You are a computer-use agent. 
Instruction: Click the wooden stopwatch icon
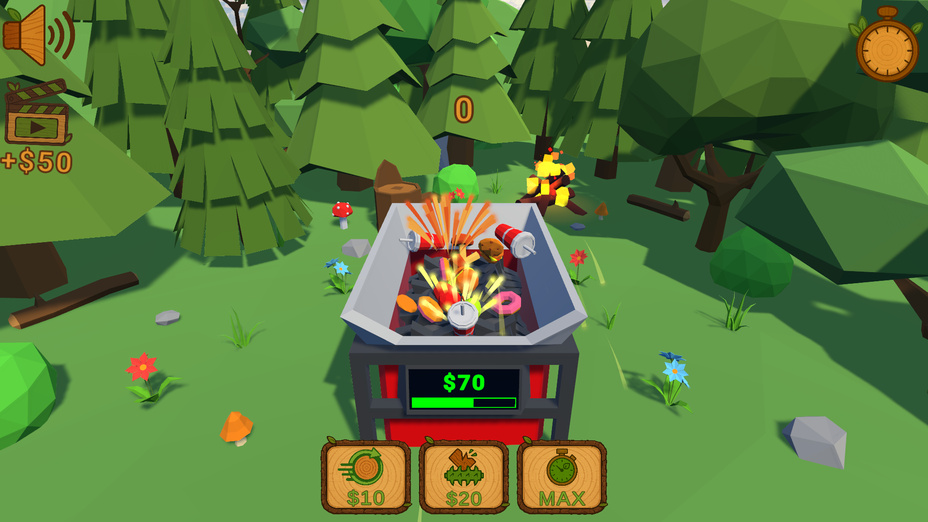click(x=887, y=45)
